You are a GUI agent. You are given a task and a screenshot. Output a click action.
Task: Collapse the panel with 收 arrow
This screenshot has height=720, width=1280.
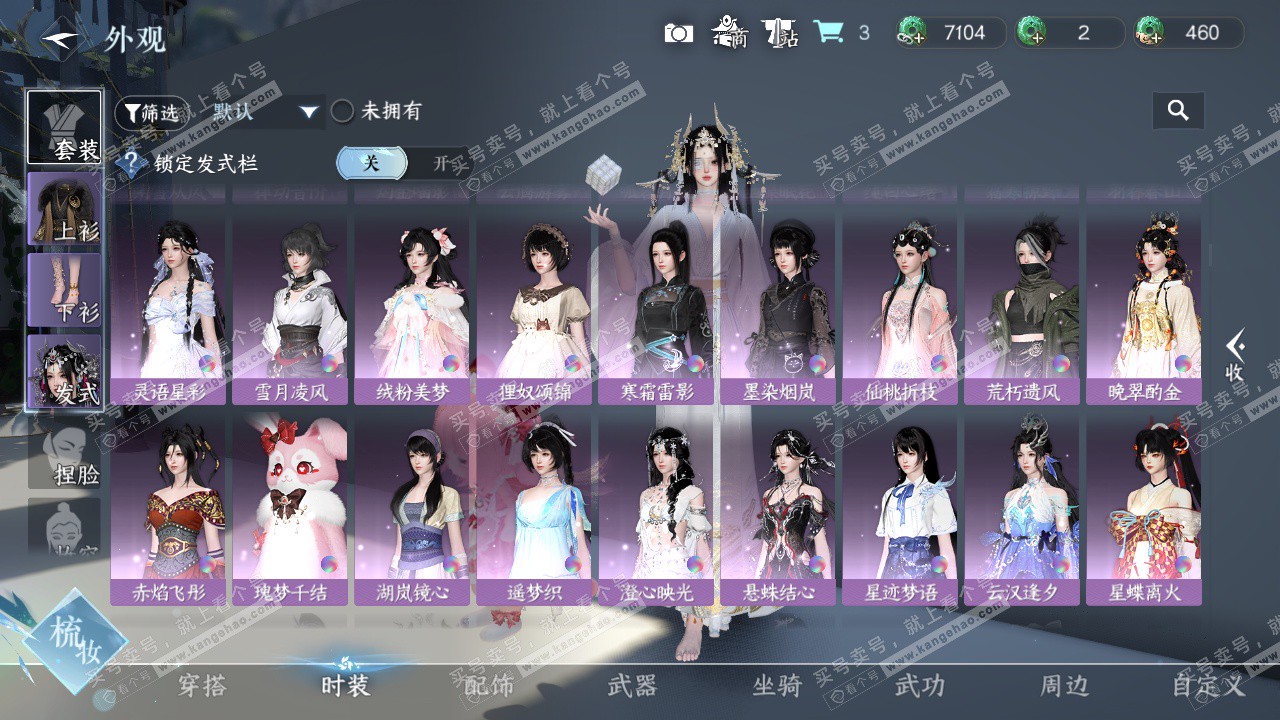point(1235,356)
